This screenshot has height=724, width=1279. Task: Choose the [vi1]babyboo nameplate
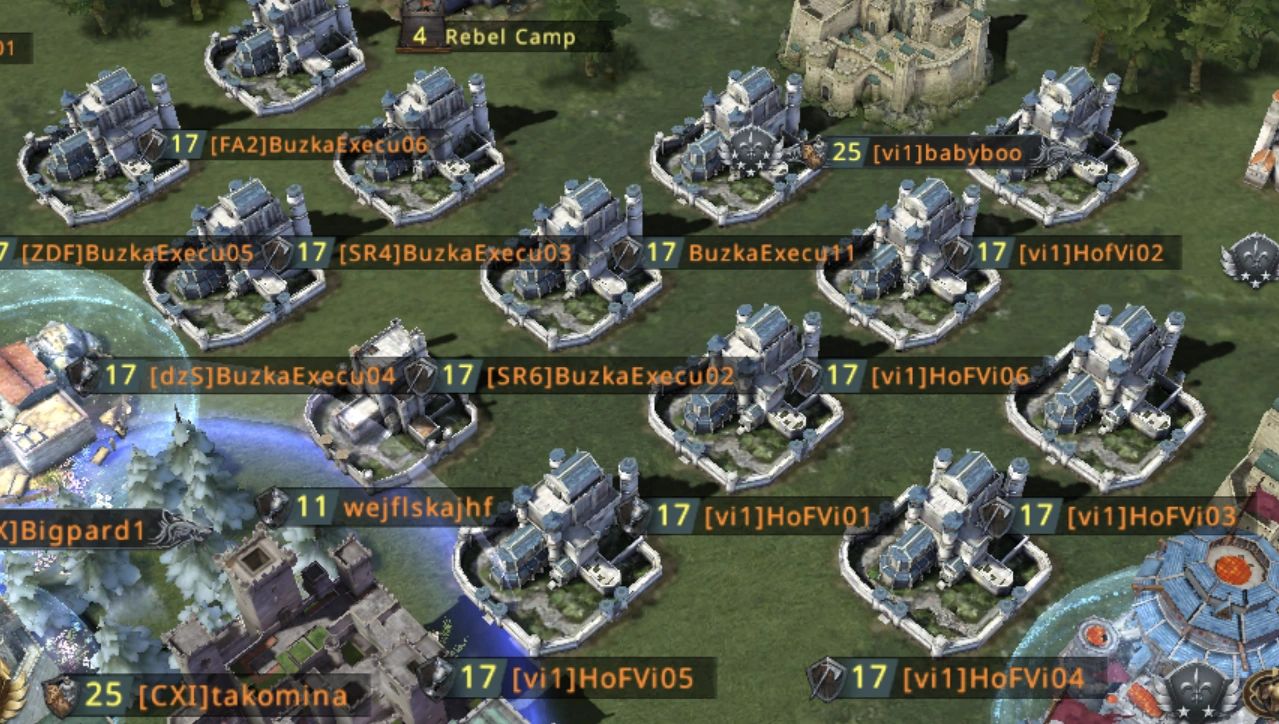(947, 154)
